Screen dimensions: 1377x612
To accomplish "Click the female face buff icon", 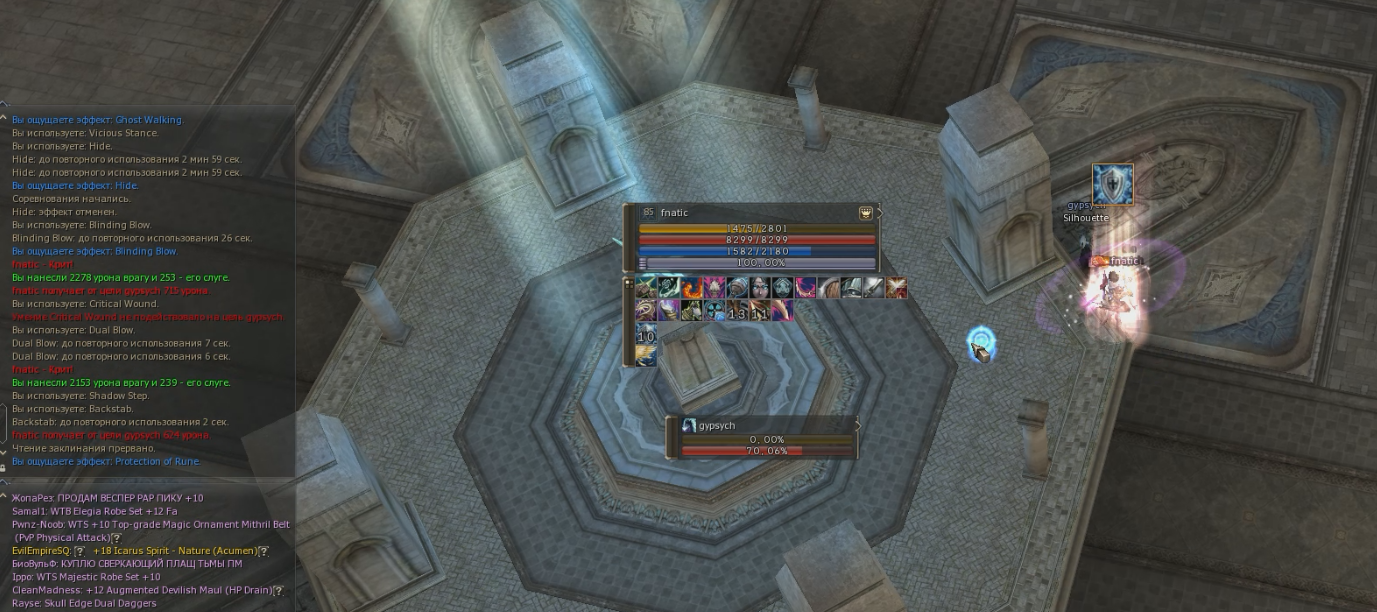I will tap(760, 289).
